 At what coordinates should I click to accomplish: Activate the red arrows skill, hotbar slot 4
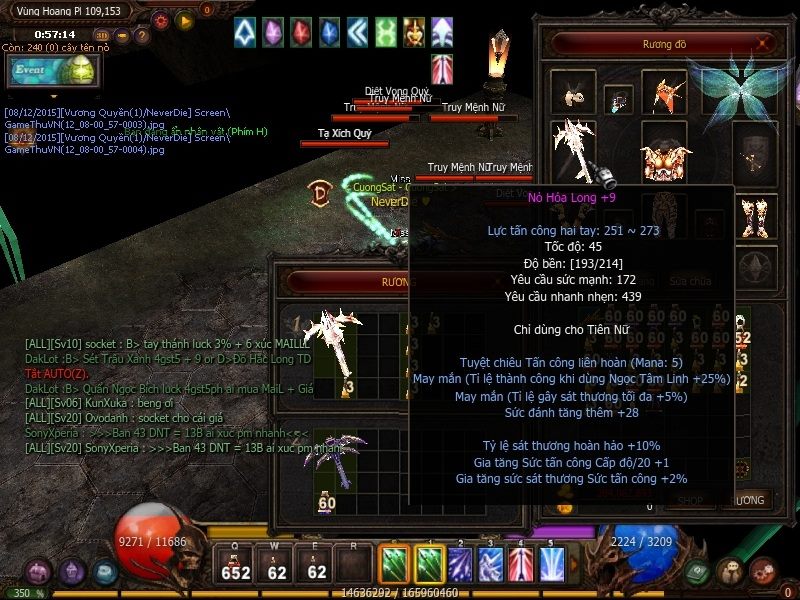pos(521,563)
